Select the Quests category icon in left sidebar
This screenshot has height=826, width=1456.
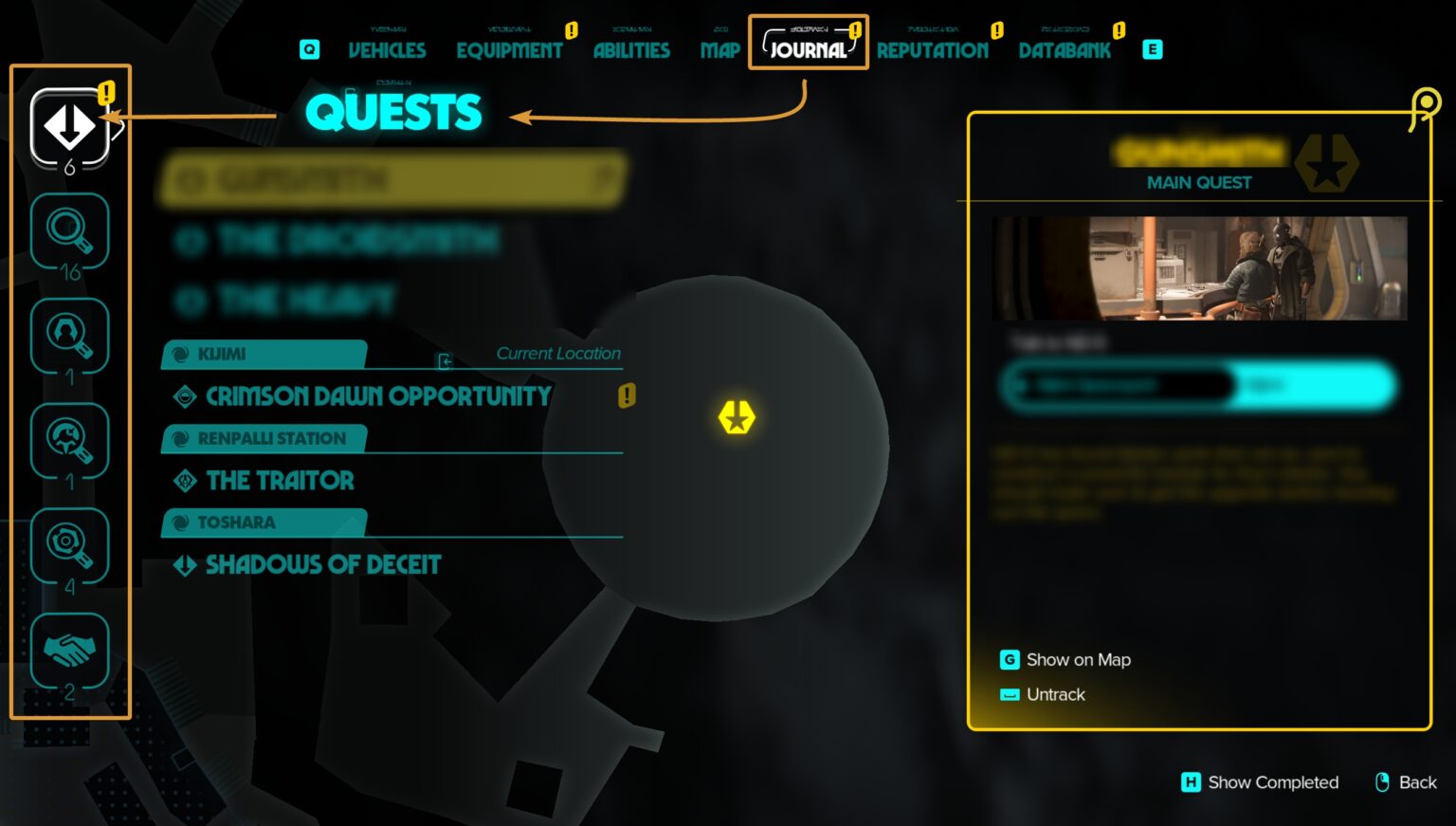click(68, 126)
